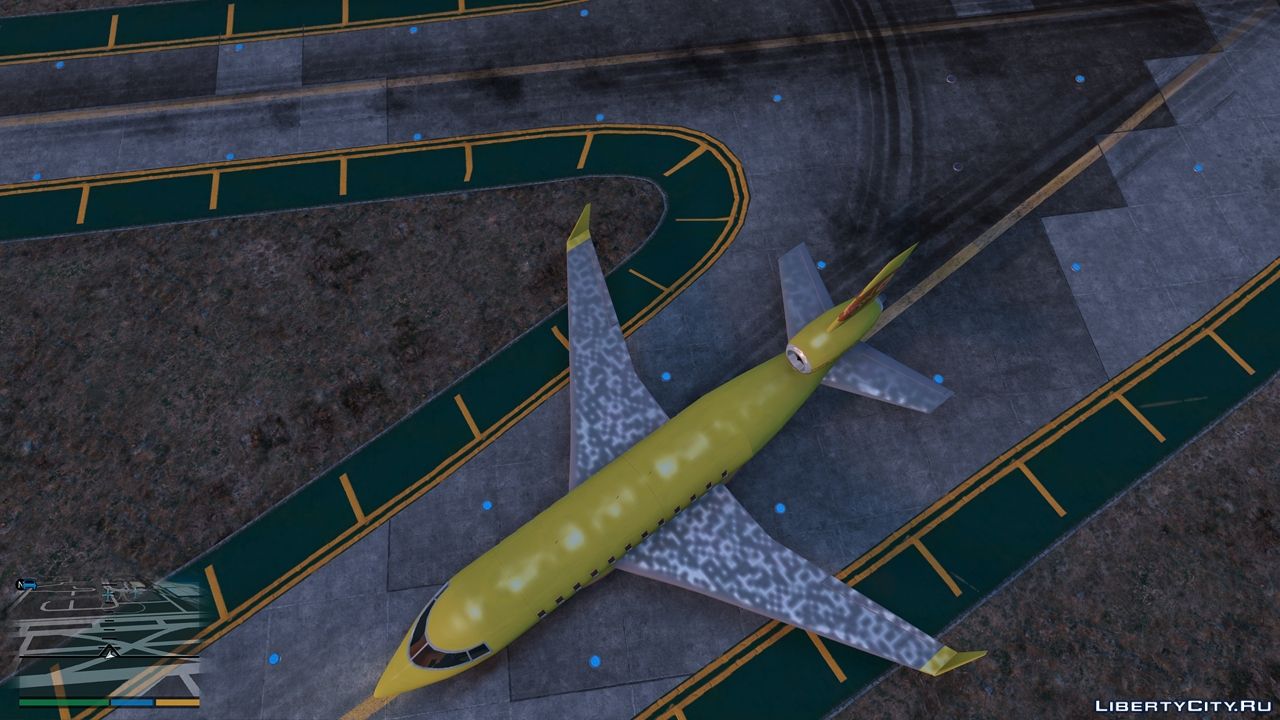
Task: Click the plane blip on the minimap
Action: tap(108, 594)
